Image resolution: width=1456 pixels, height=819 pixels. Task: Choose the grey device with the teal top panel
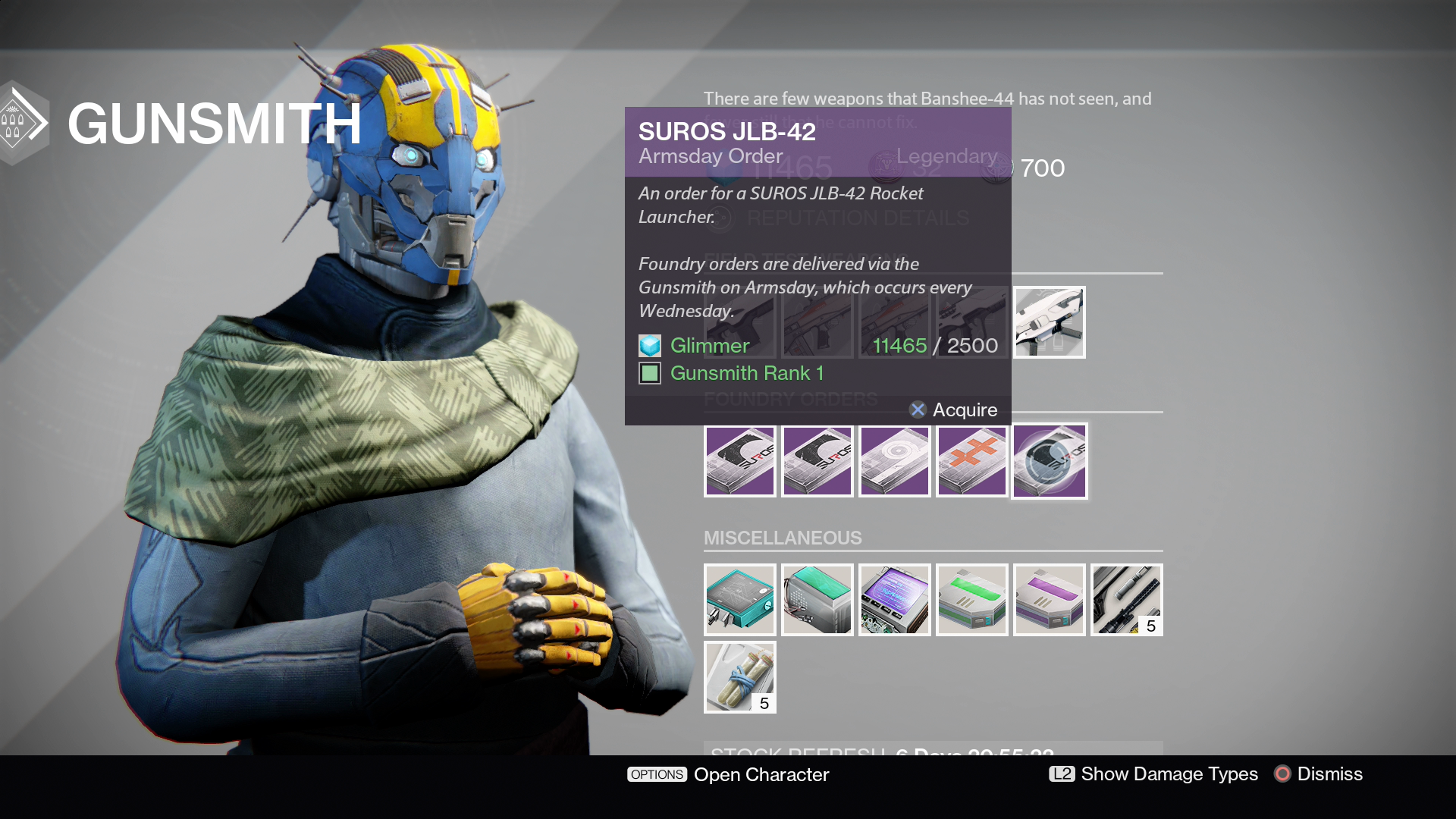coord(817,600)
